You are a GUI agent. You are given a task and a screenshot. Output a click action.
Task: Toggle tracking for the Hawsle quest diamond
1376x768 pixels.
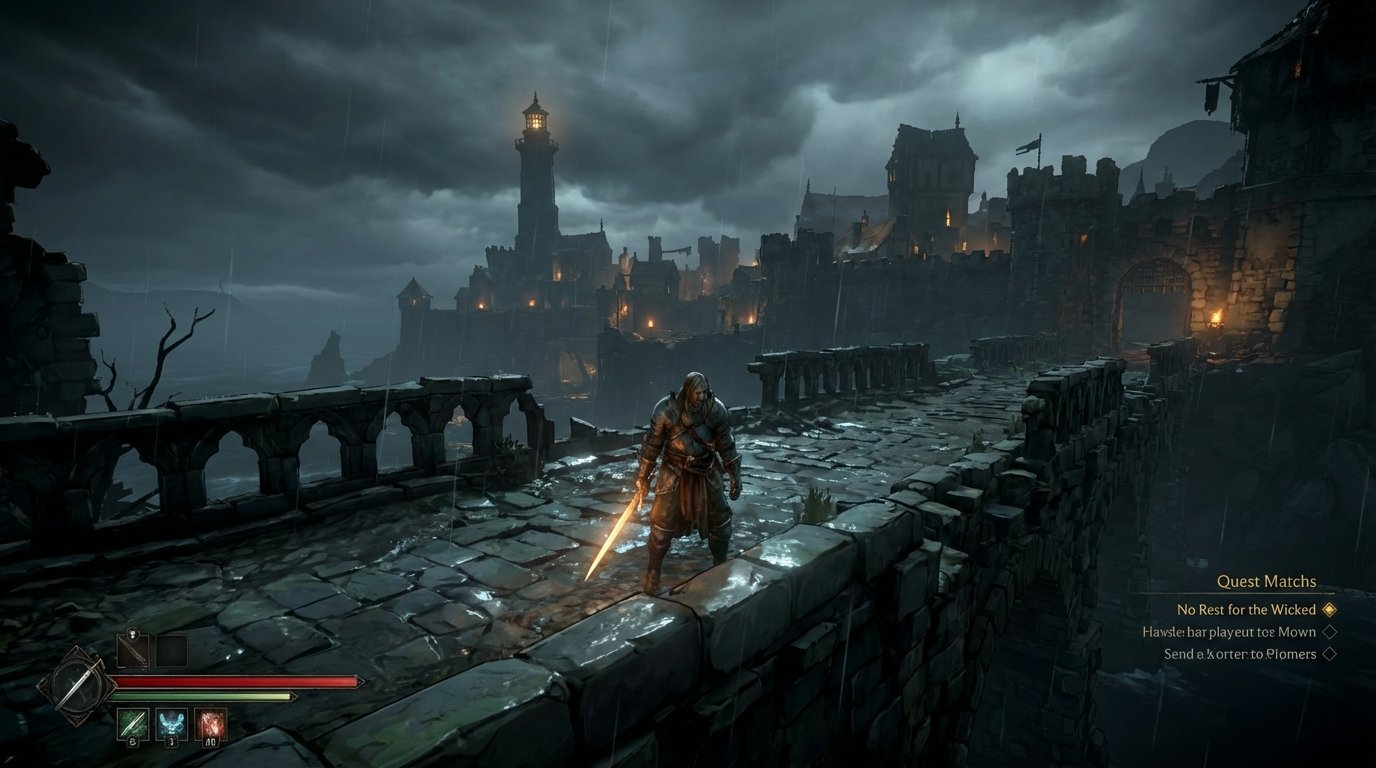click(1331, 631)
